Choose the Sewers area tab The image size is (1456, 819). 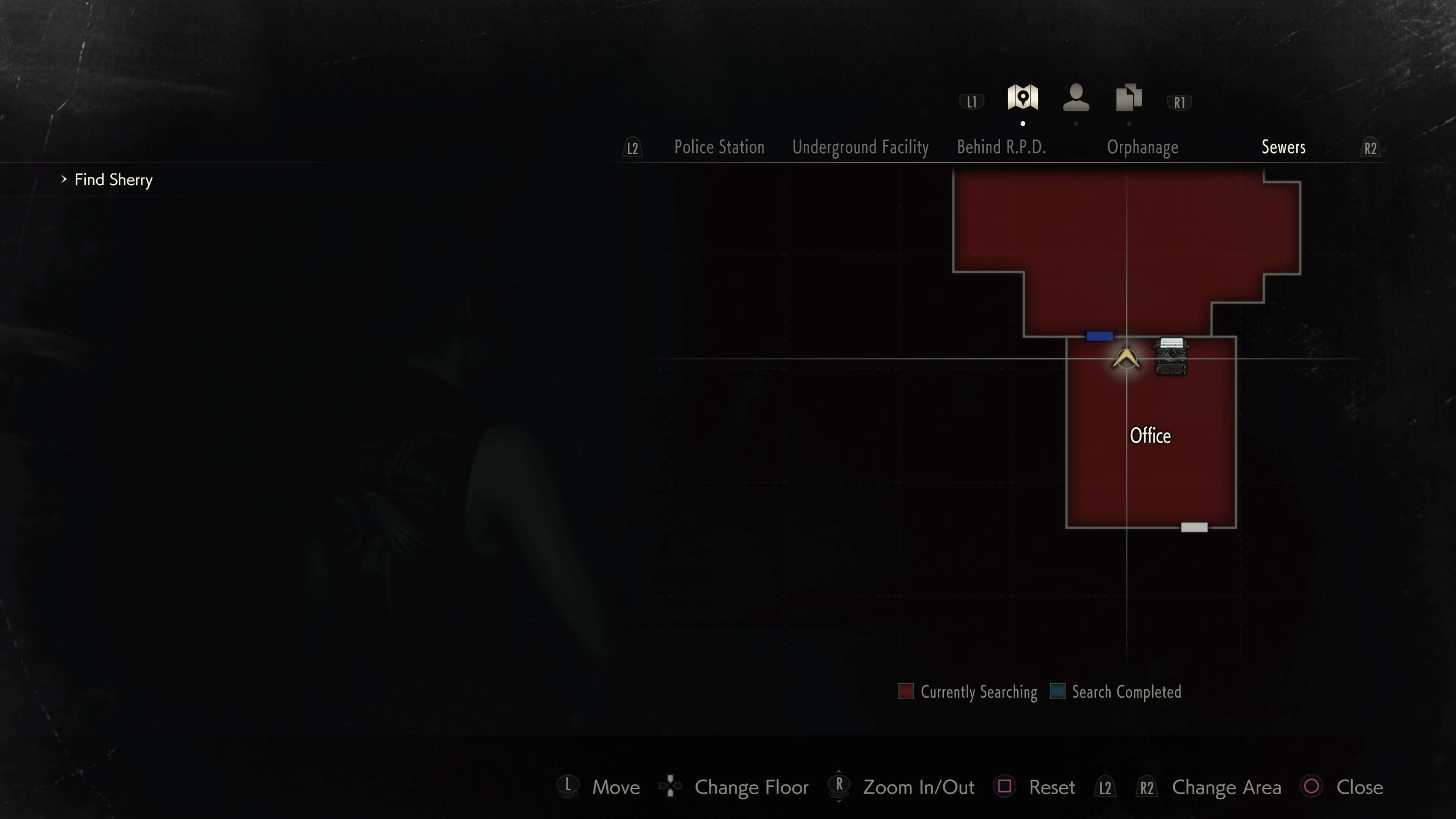click(1283, 147)
